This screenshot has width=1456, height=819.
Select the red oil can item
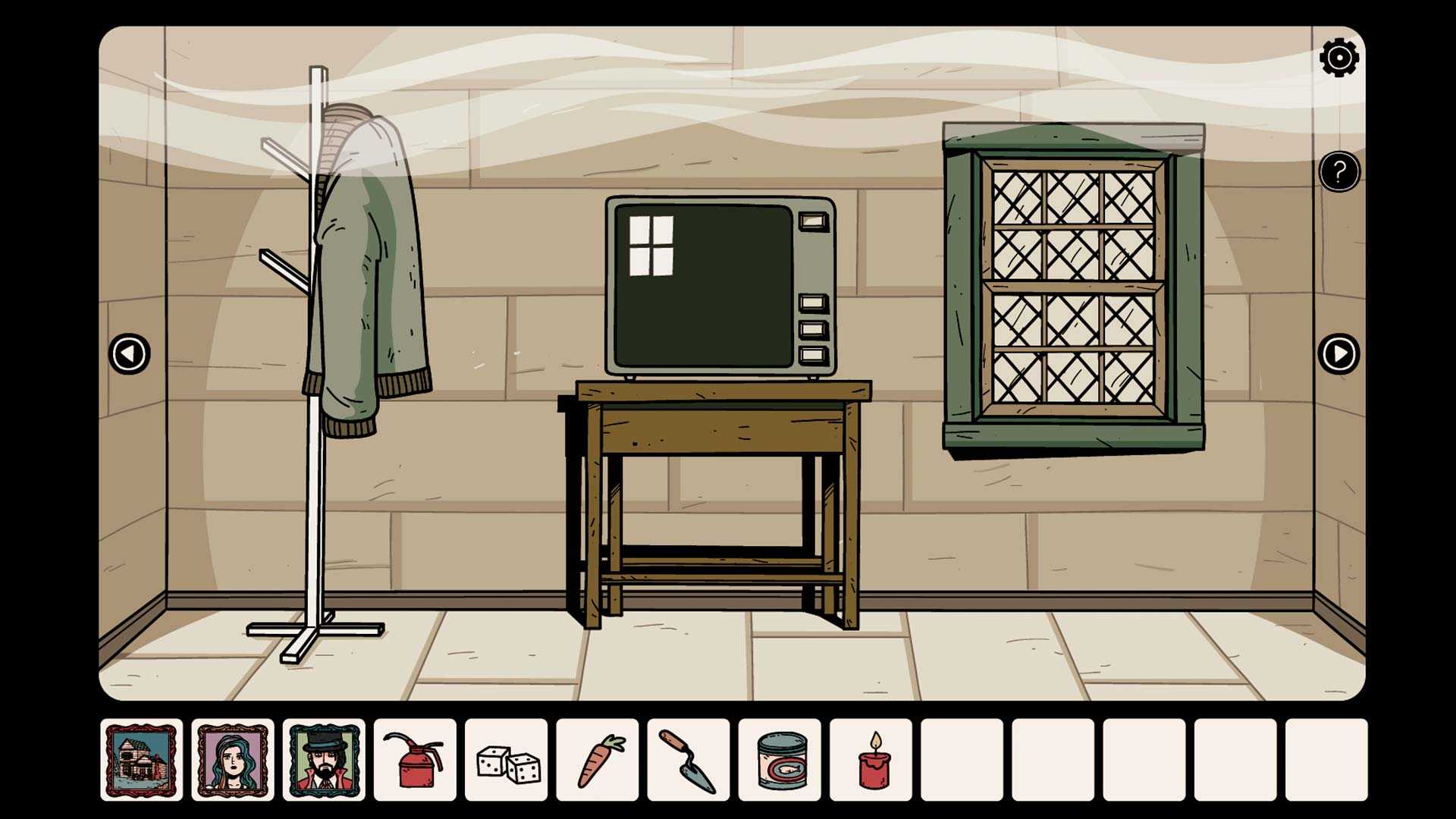tap(415, 760)
